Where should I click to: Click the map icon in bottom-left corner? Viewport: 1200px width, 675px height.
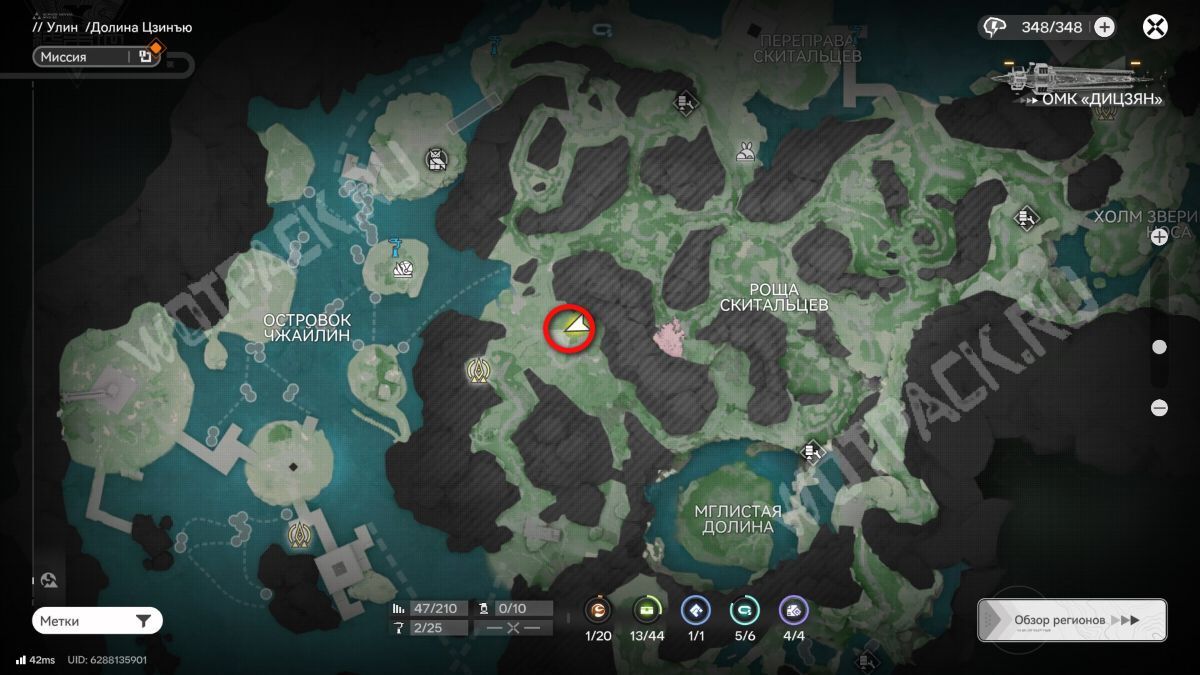50,580
